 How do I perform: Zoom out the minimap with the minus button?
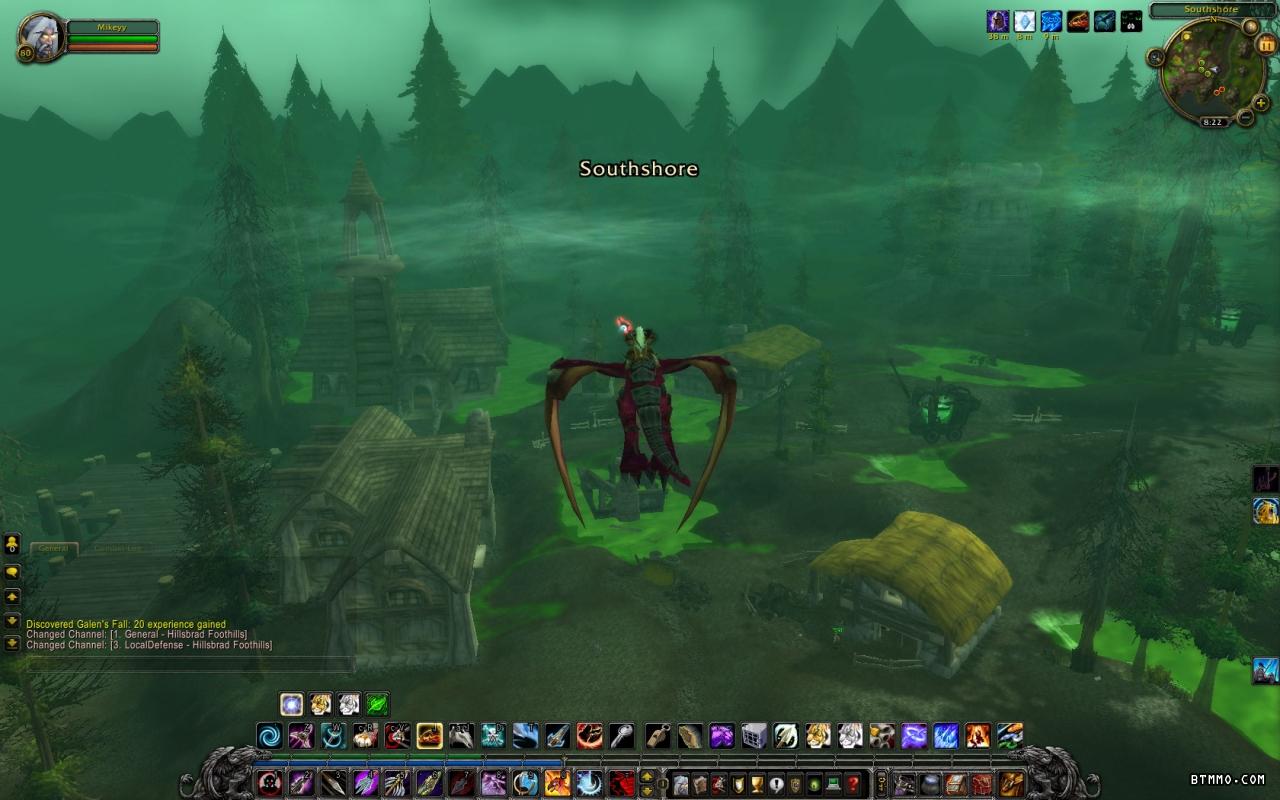1245,118
